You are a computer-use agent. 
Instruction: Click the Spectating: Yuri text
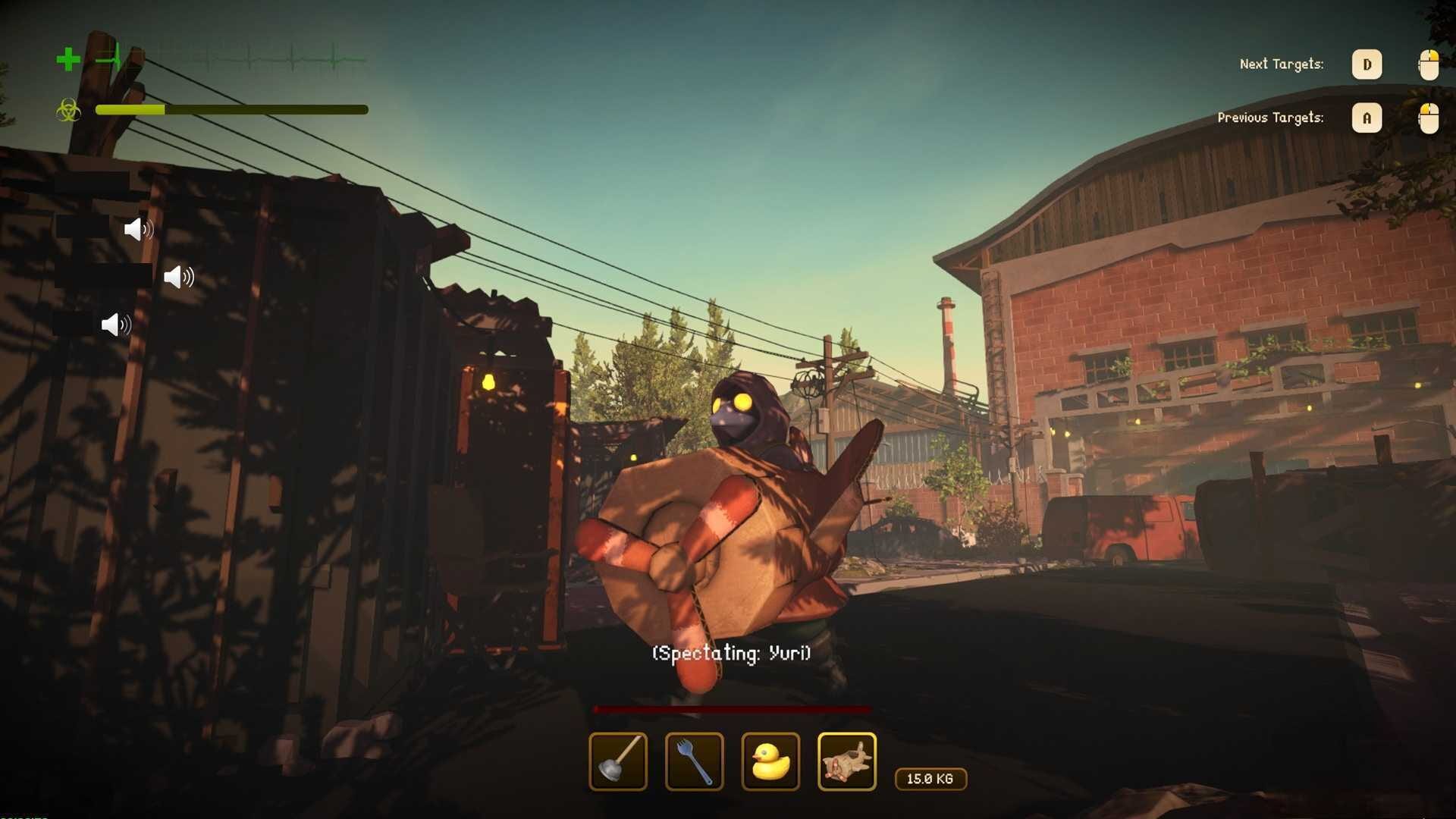[730, 652]
